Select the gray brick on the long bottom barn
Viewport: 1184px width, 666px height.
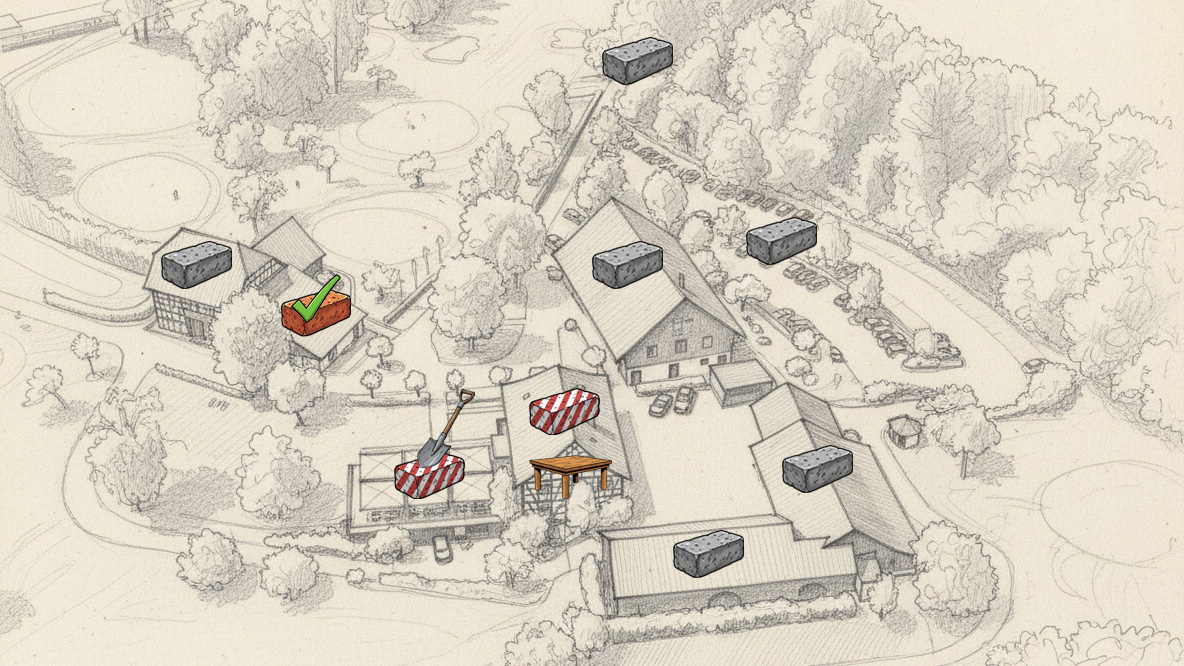tap(708, 553)
